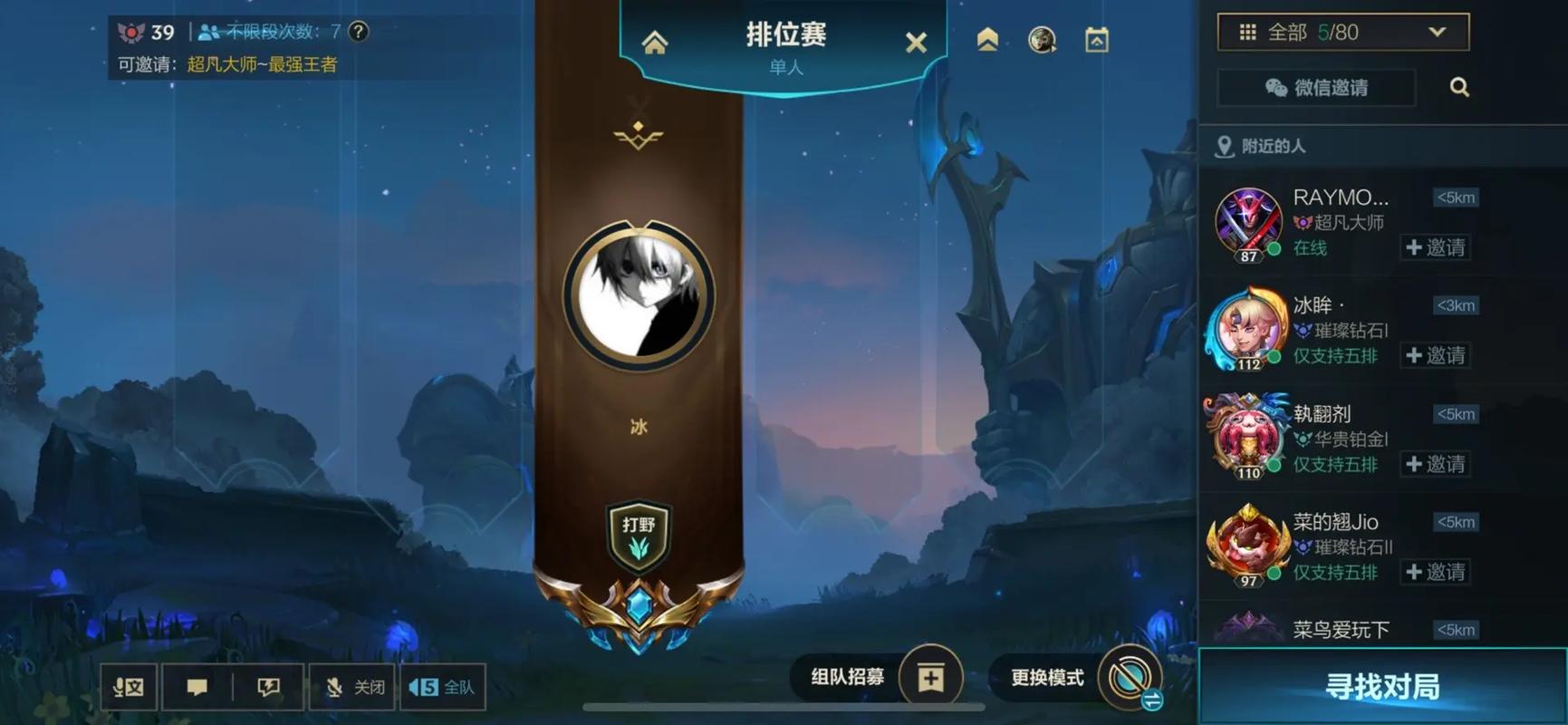Switch to the 单人 mode tab

pos(784,67)
